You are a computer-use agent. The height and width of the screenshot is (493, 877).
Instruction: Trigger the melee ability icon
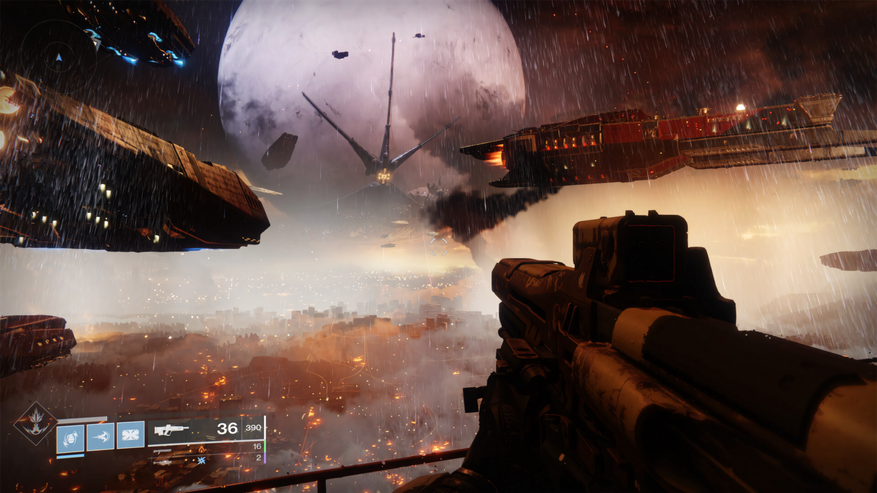[100, 437]
